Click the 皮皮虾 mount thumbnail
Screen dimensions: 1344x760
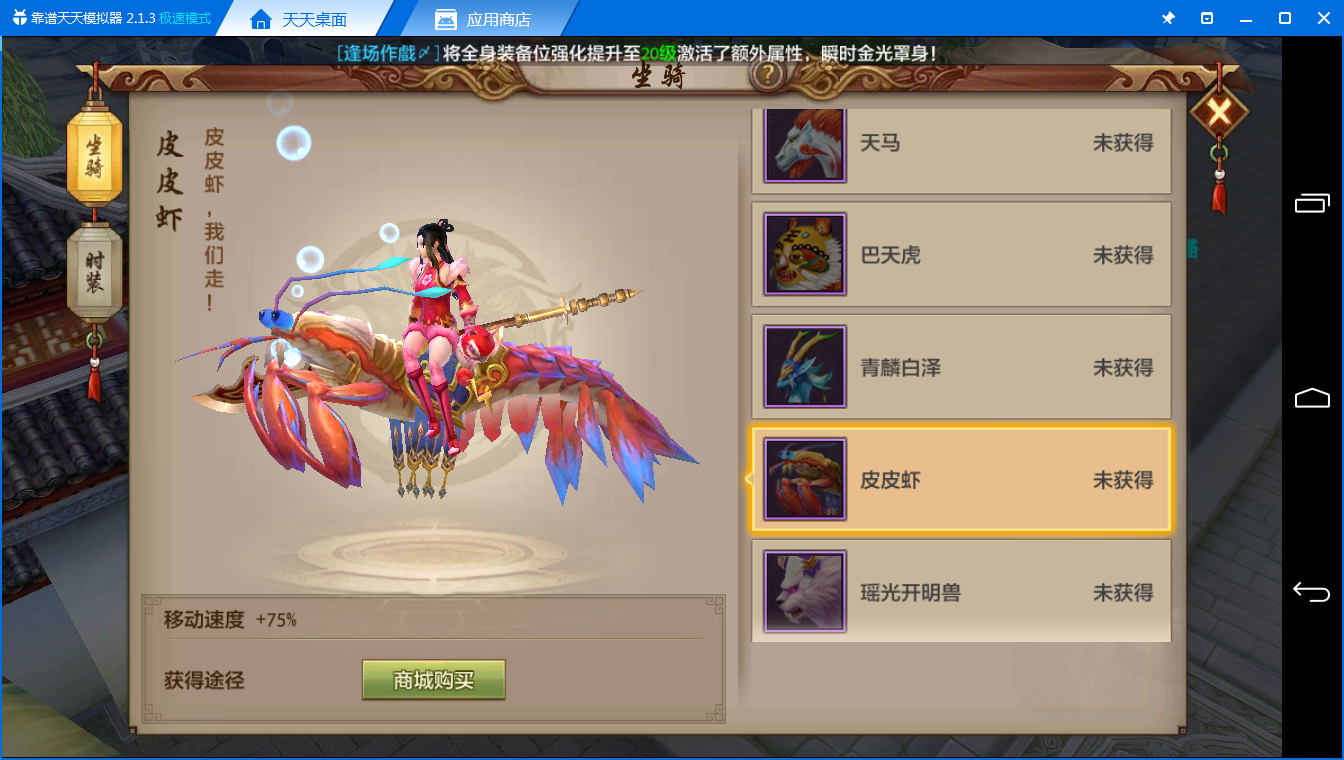coord(804,479)
